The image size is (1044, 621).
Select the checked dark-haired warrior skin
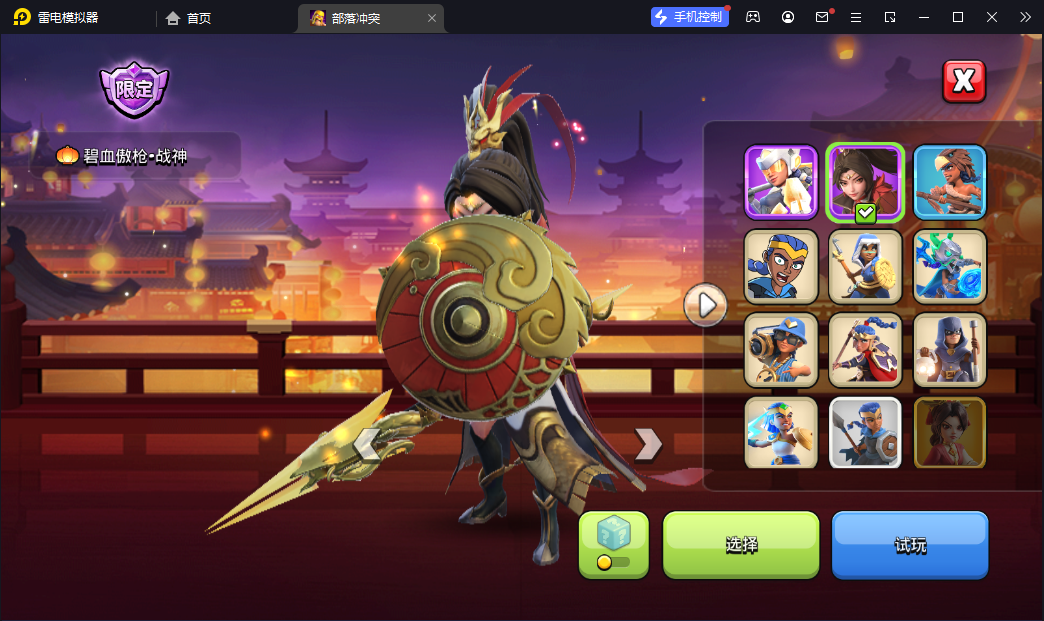(x=865, y=182)
